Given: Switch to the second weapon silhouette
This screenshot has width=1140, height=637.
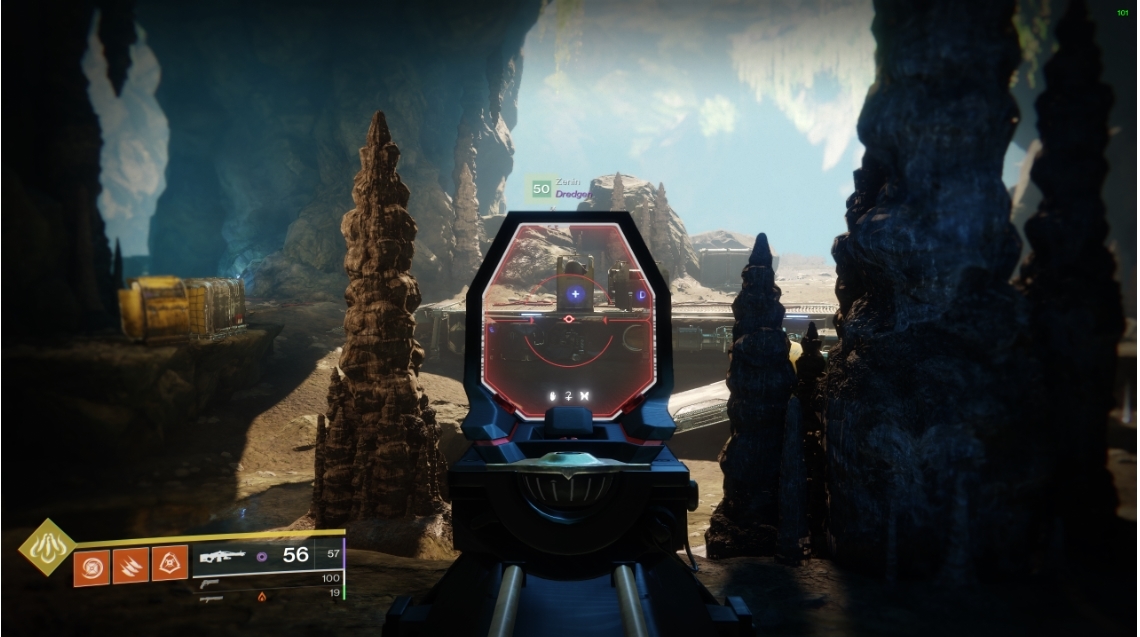Looking at the screenshot, I should 210,582.
